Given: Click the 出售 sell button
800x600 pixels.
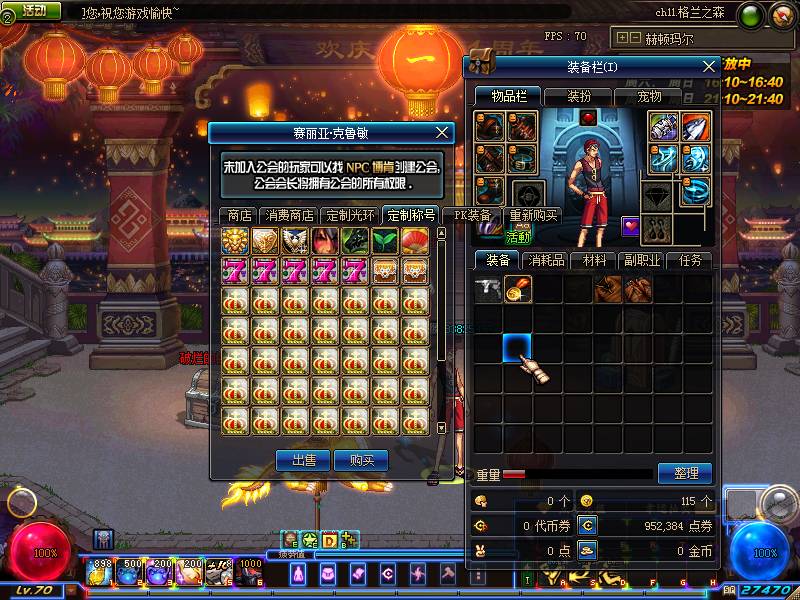Looking at the screenshot, I should point(303,460).
